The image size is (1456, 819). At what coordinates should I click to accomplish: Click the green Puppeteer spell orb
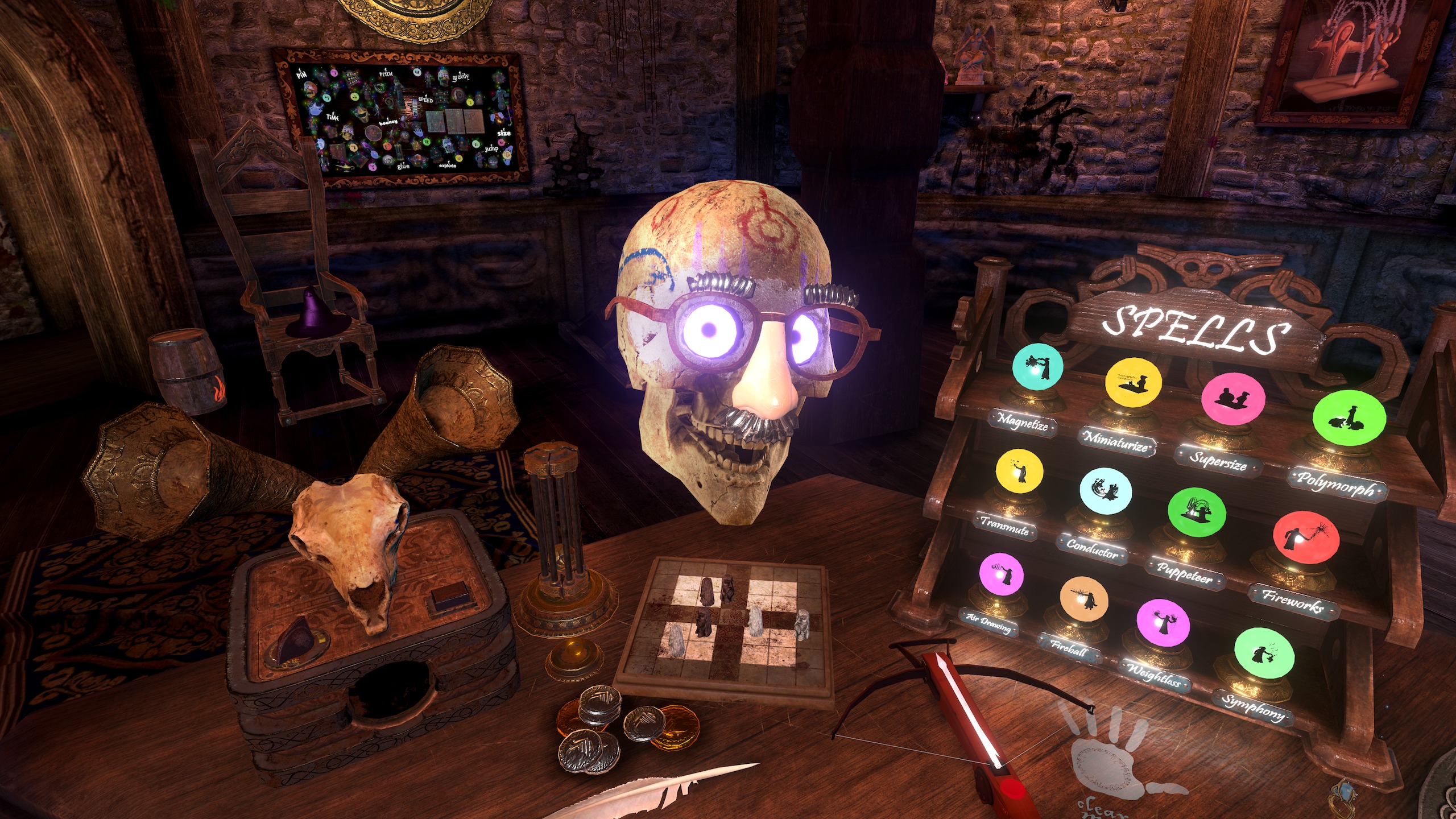(x=1196, y=512)
